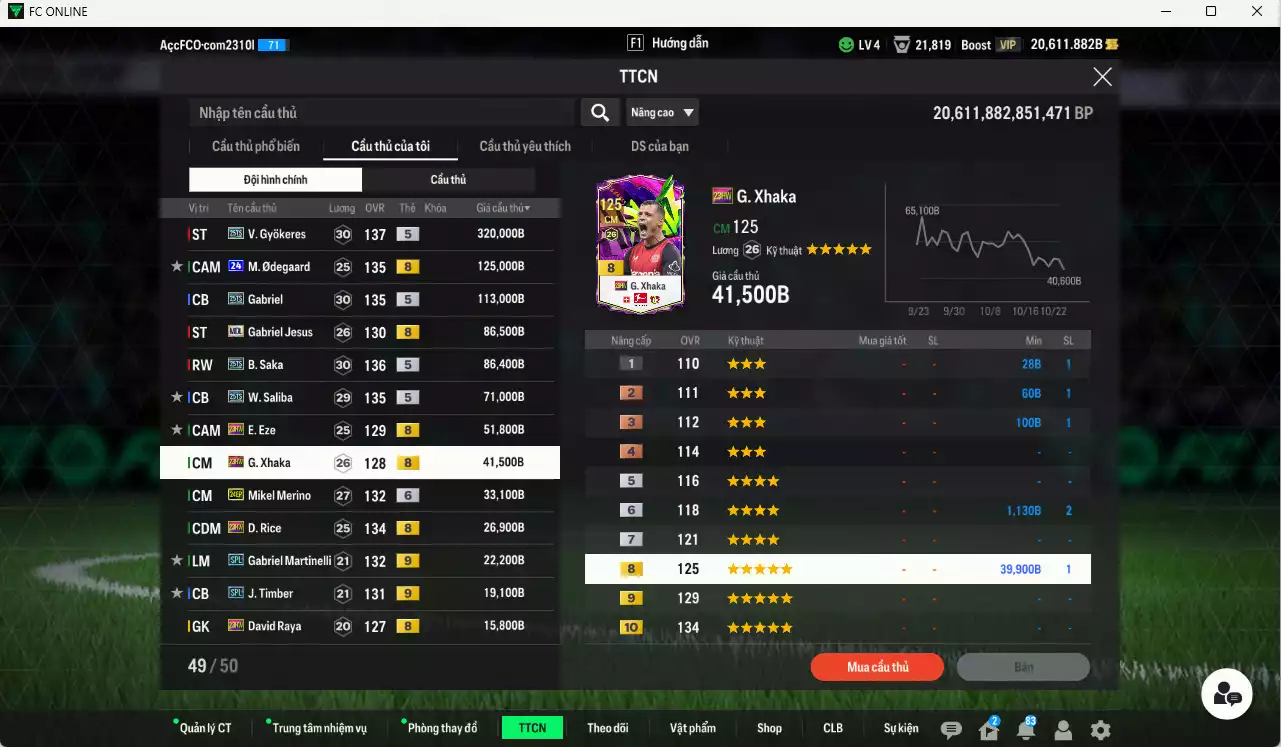Click the home icon with badge 2
The width and height of the screenshot is (1281, 747).
(x=988, y=732)
